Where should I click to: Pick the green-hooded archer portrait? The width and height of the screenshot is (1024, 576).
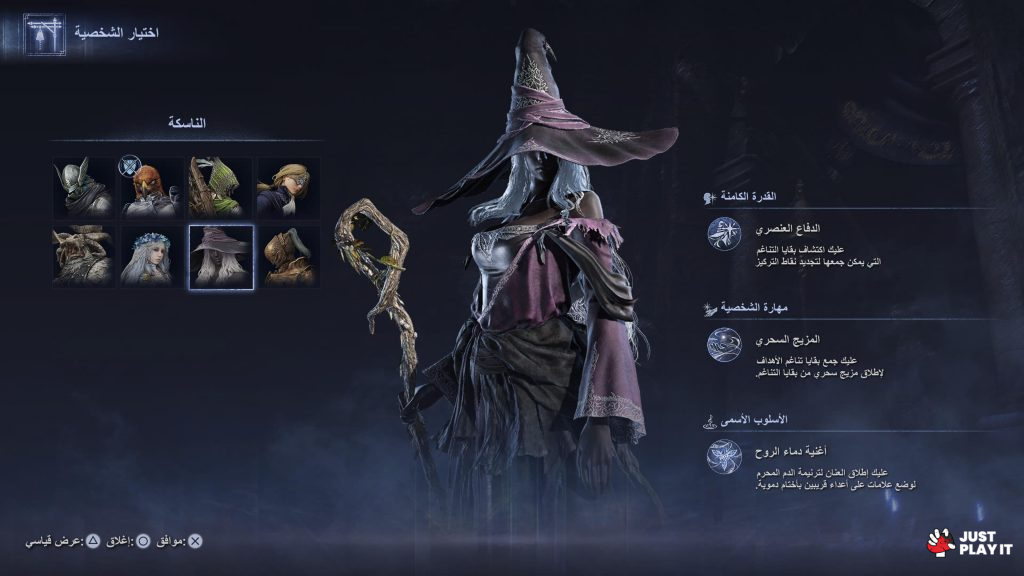[221, 188]
